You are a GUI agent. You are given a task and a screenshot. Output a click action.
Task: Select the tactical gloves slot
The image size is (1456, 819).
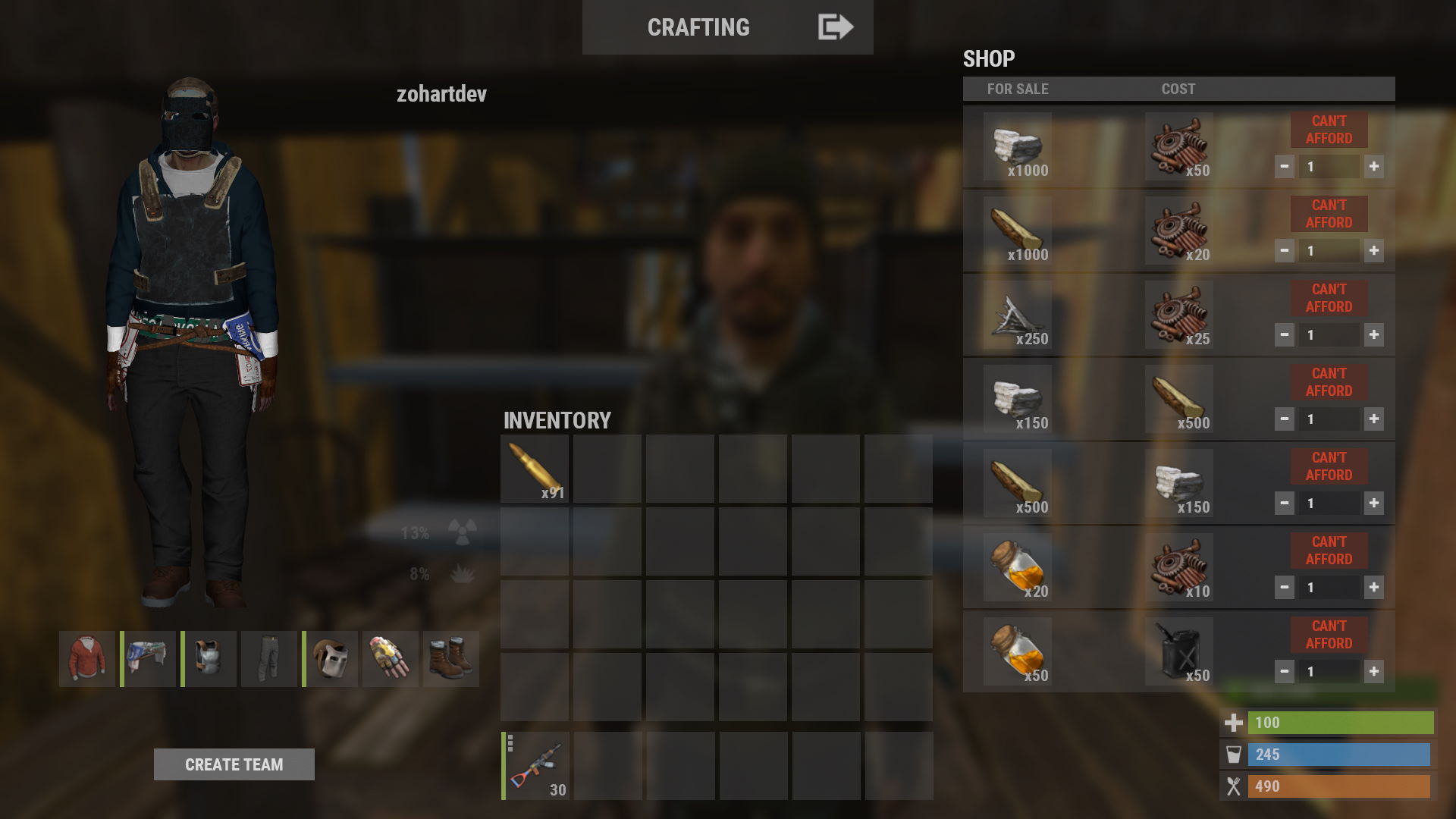391,659
